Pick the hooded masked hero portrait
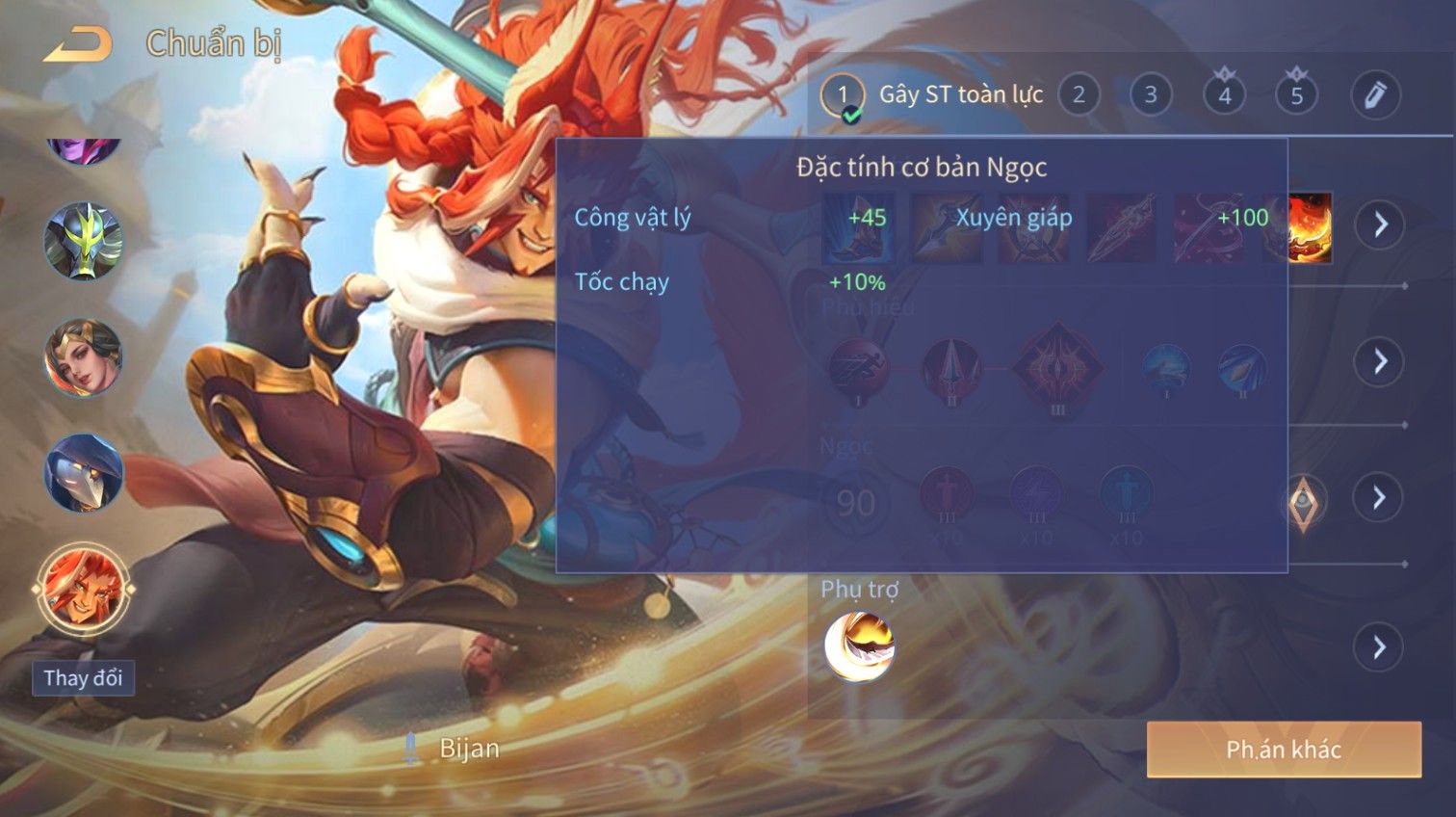Viewport: 1456px width, 817px height. coord(83,473)
